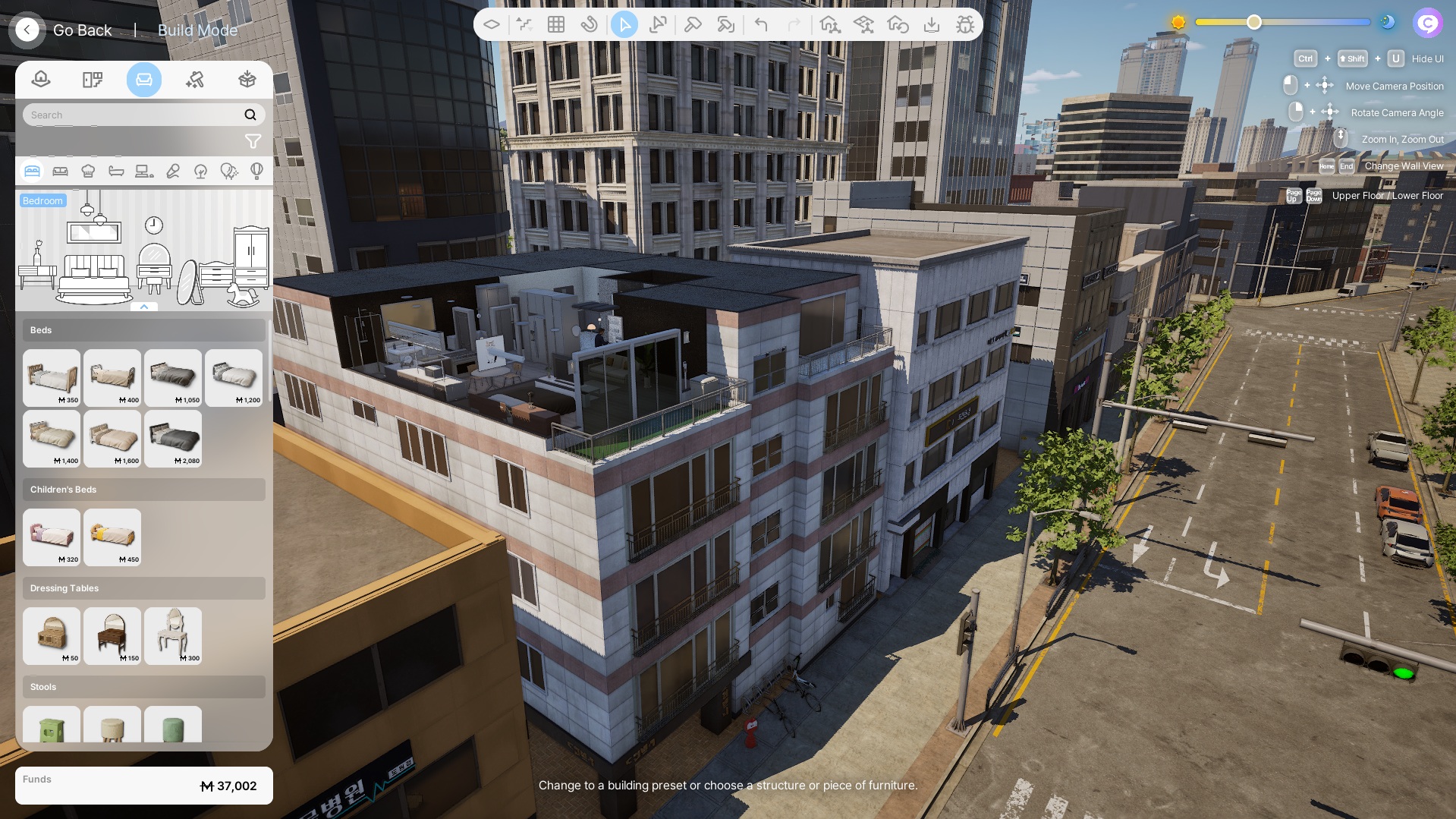Collapse the Bedroom preview with the arrow
Viewport: 1456px width, 819px height.
[x=144, y=307]
